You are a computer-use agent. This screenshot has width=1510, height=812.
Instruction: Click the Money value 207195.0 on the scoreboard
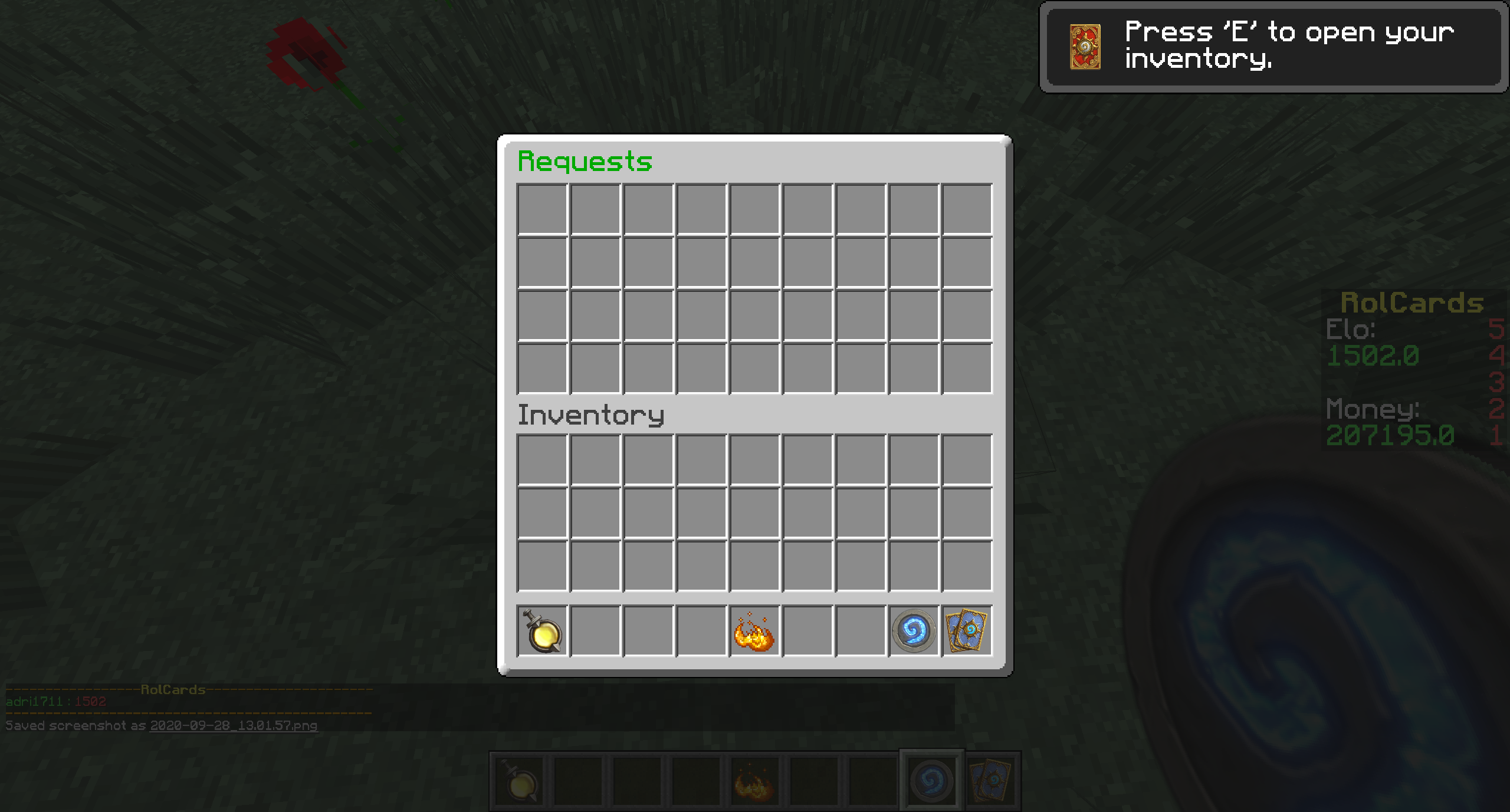[1389, 435]
